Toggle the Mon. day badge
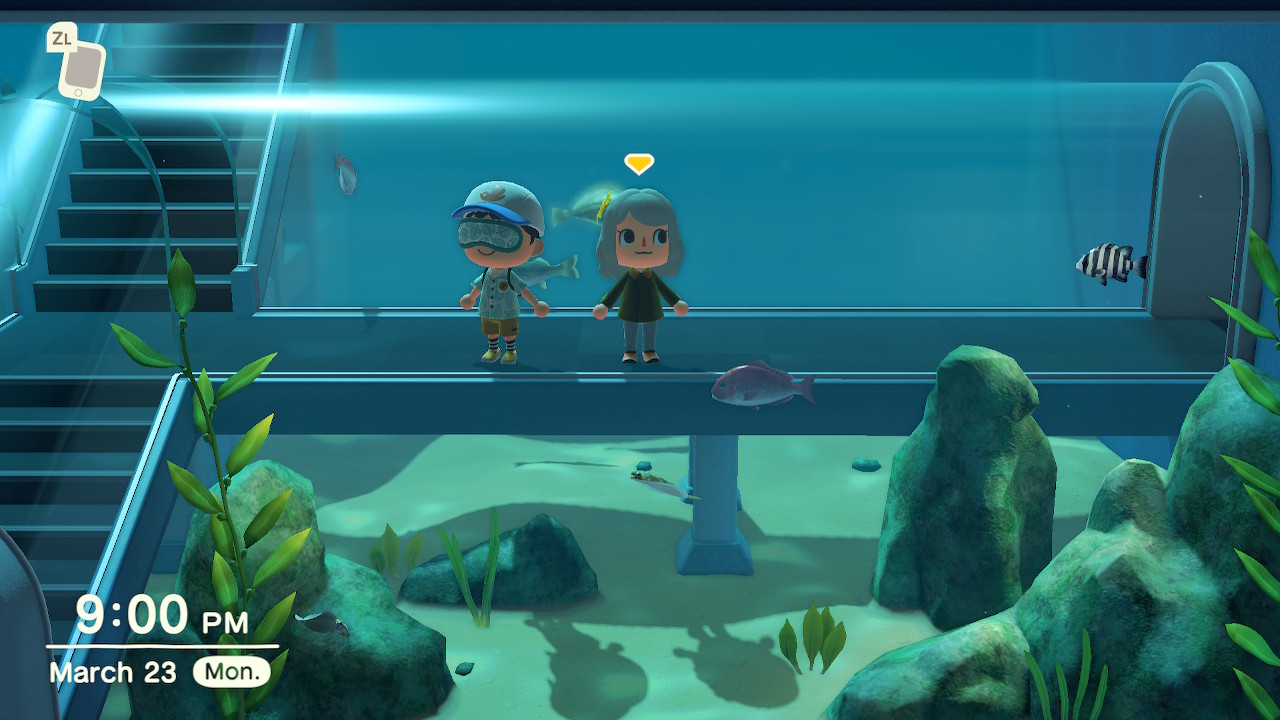This screenshot has height=720, width=1280. click(x=231, y=672)
